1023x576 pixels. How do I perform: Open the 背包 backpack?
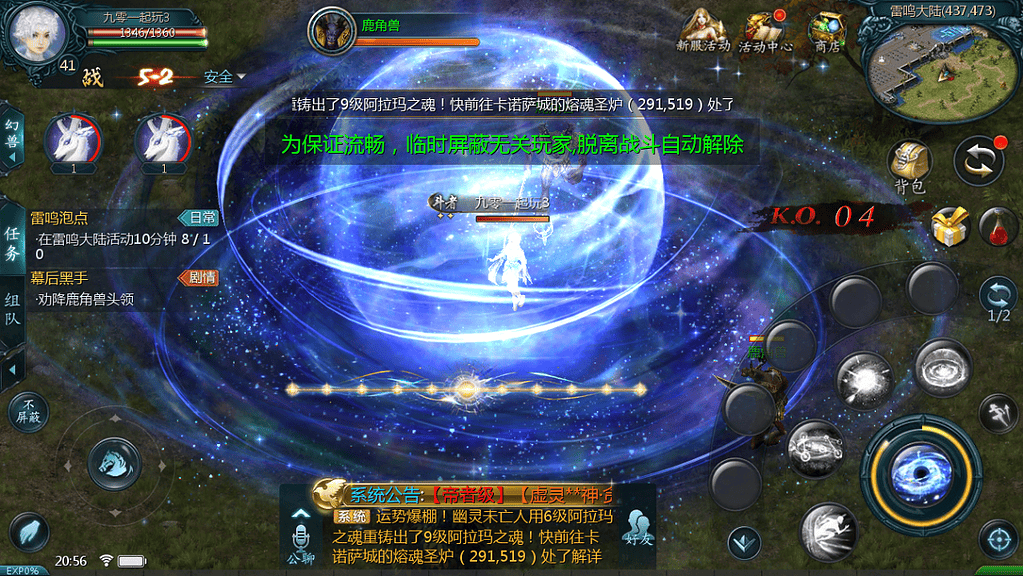tap(910, 164)
